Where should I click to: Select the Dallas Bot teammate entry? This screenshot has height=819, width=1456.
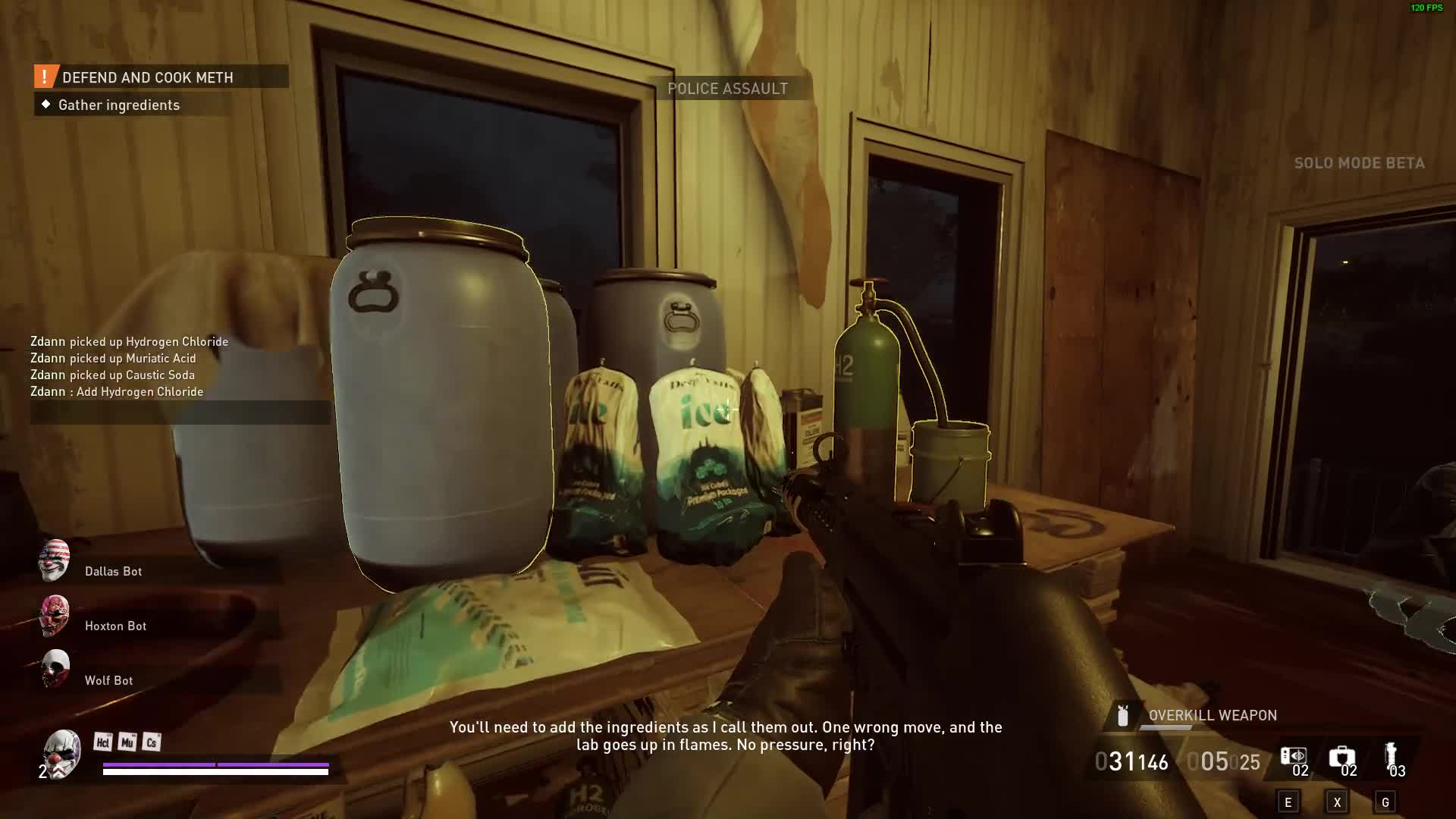(x=113, y=571)
